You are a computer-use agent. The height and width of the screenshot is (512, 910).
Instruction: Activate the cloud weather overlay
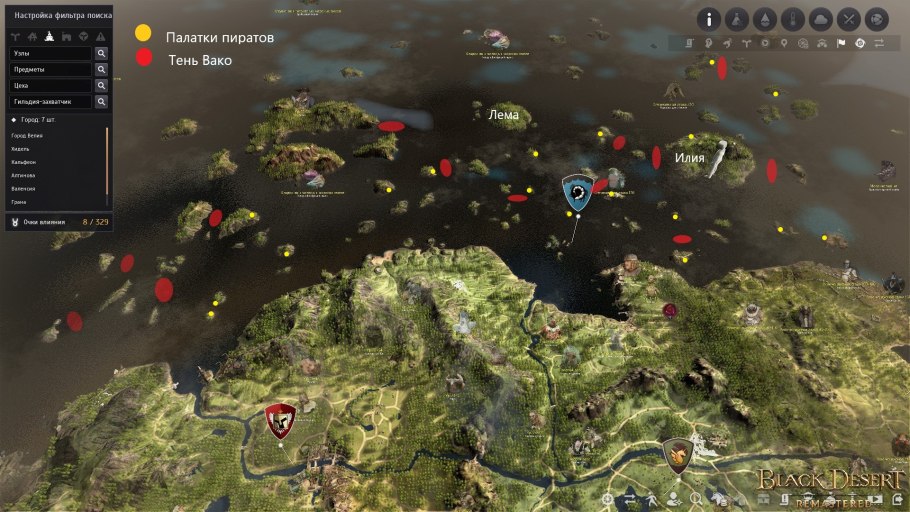pos(820,19)
